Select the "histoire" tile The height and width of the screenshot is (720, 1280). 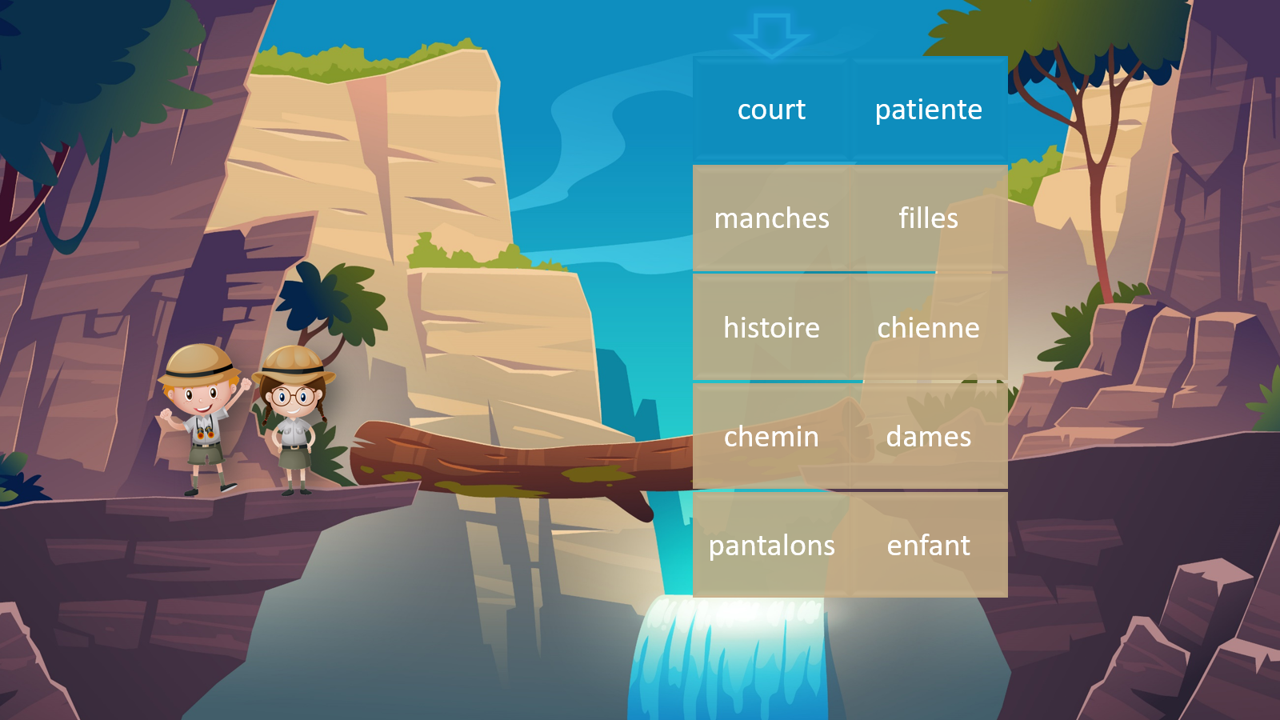coord(771,328)
